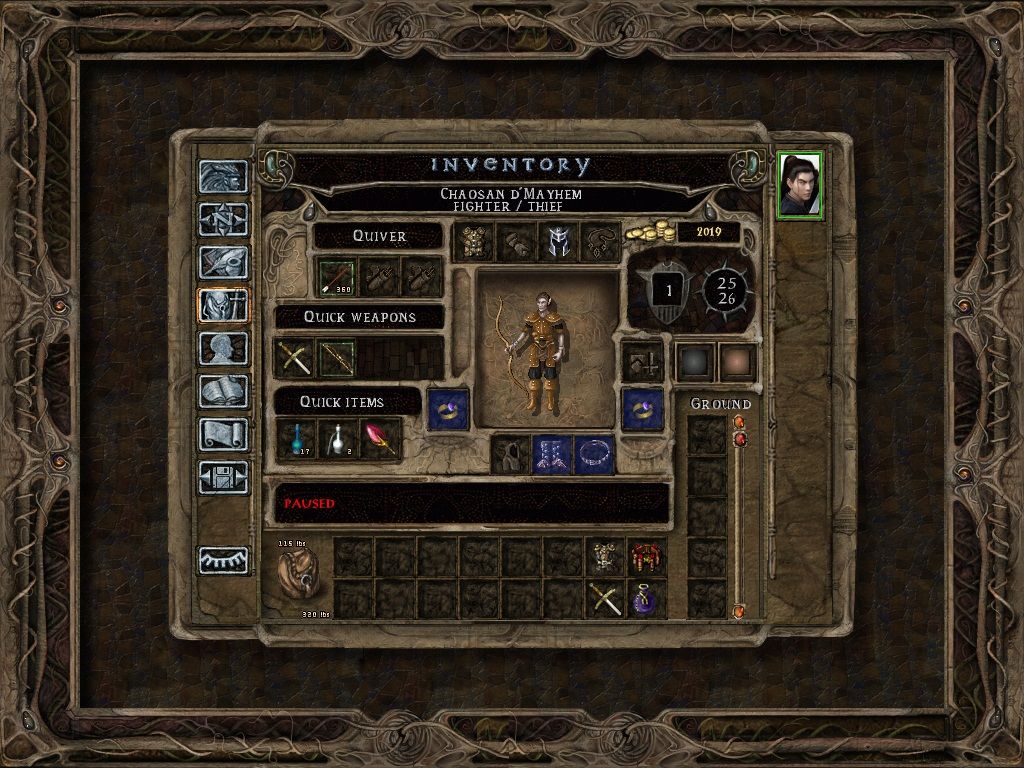Select the purple potion in the backpack

click(646, 599)
